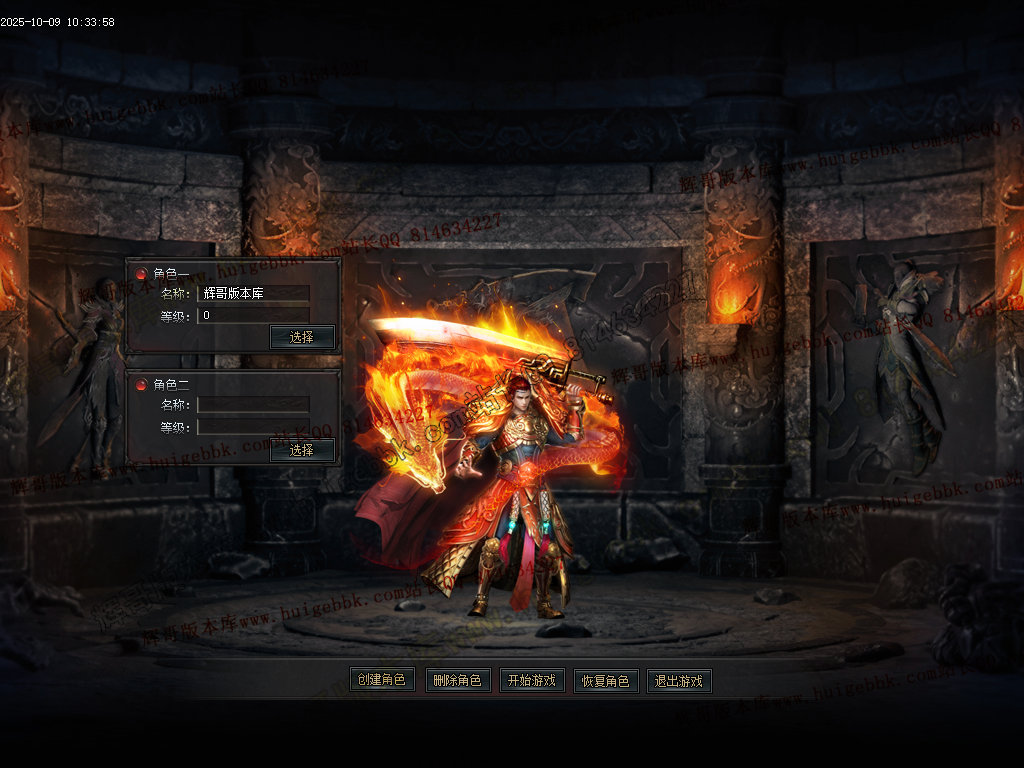Select character two with its 选择 button

(x=302, y=451)
